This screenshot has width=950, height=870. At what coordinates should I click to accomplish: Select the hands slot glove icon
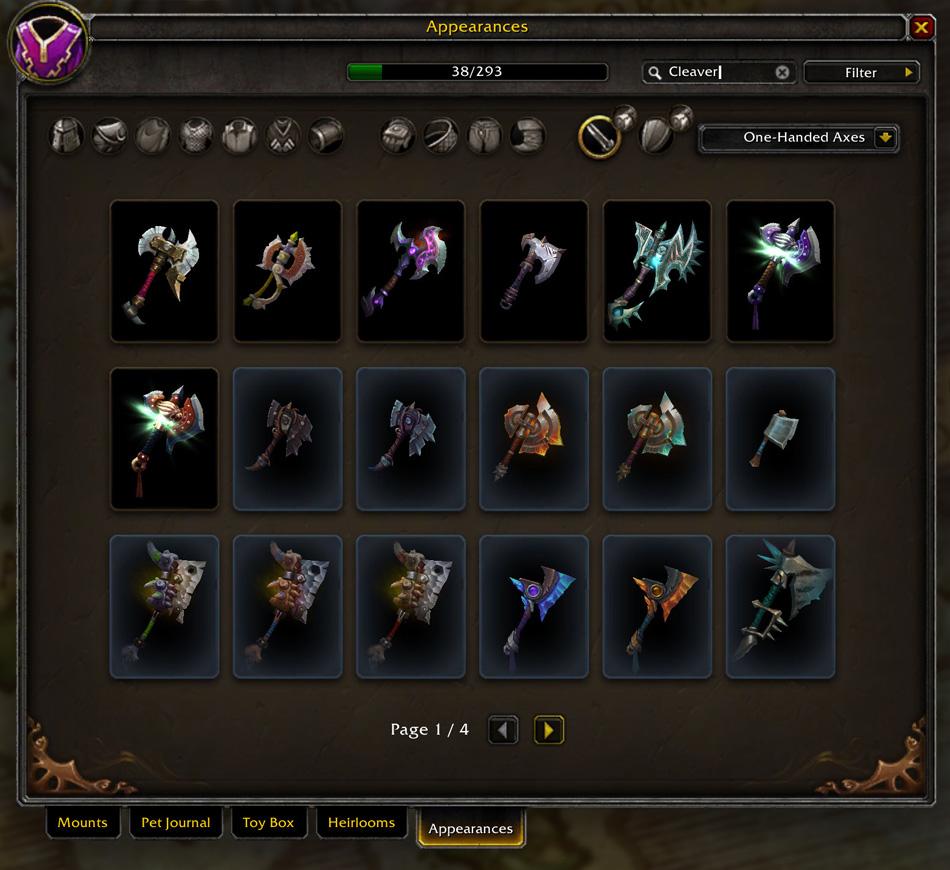click(x=398, y=135)
